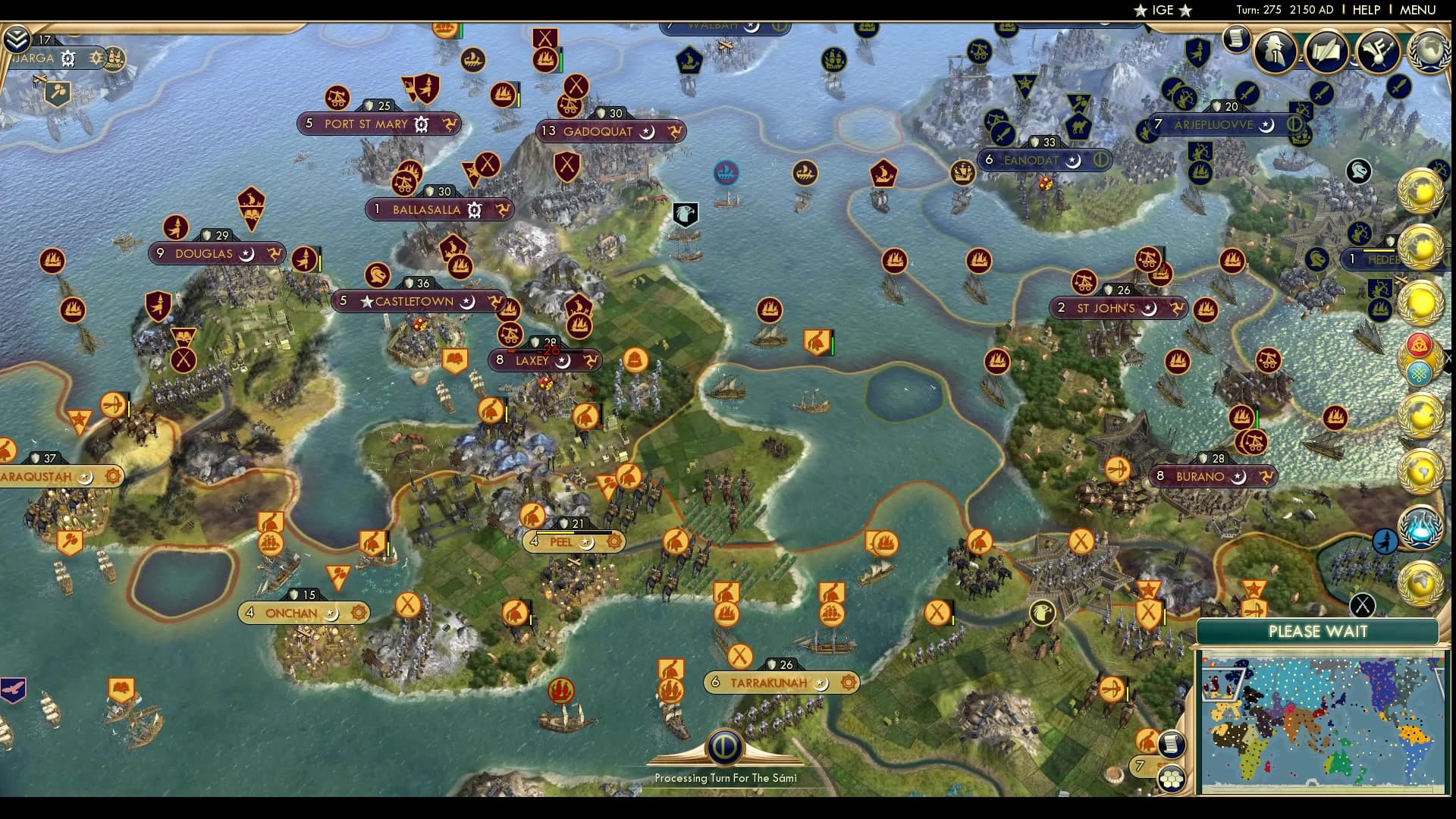Click the notification log scroll icon top right
The width and height of the screenshot is (1456, 819).
coord(1237,39)
